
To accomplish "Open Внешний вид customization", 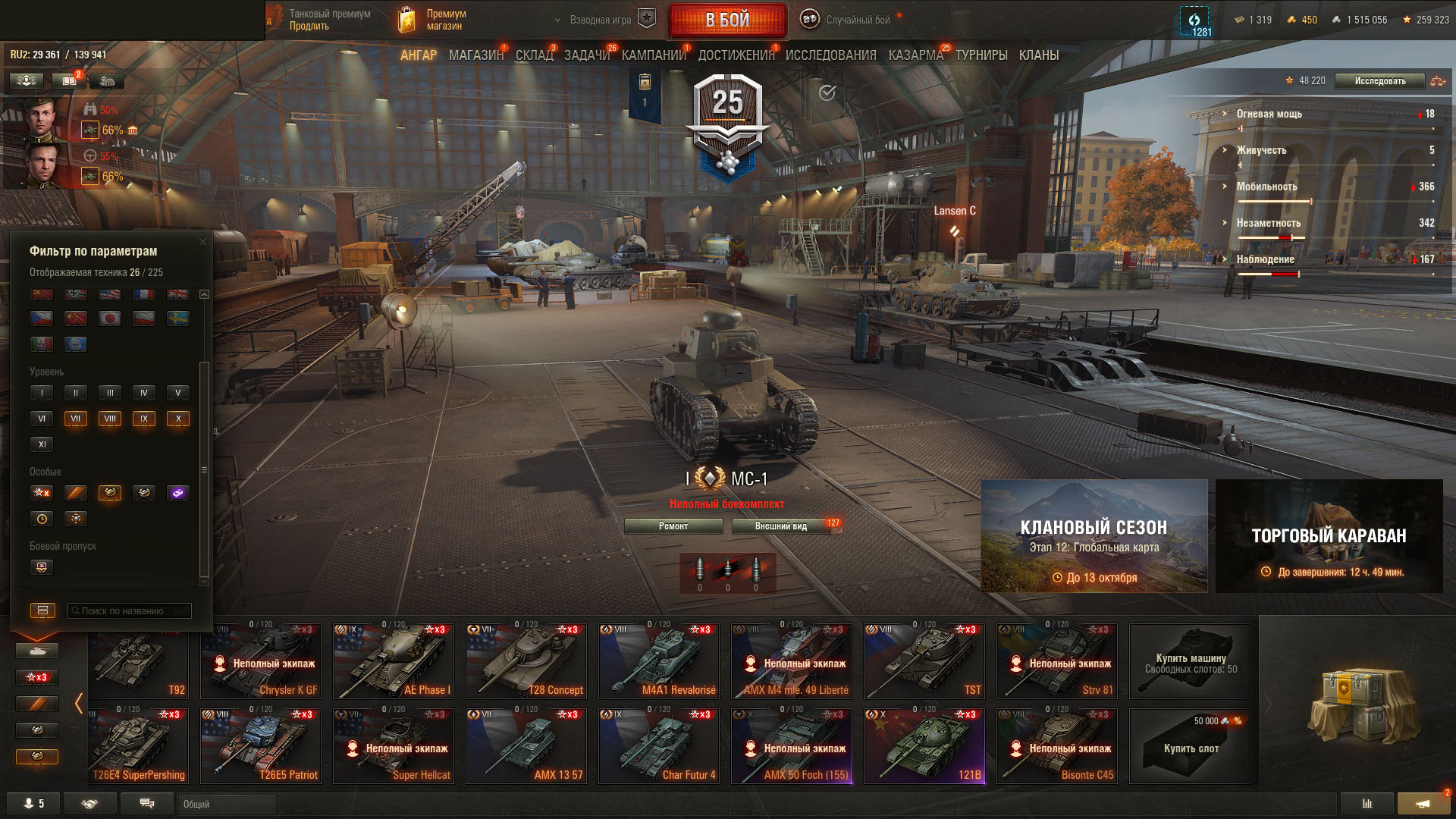I will click(781, 526).
